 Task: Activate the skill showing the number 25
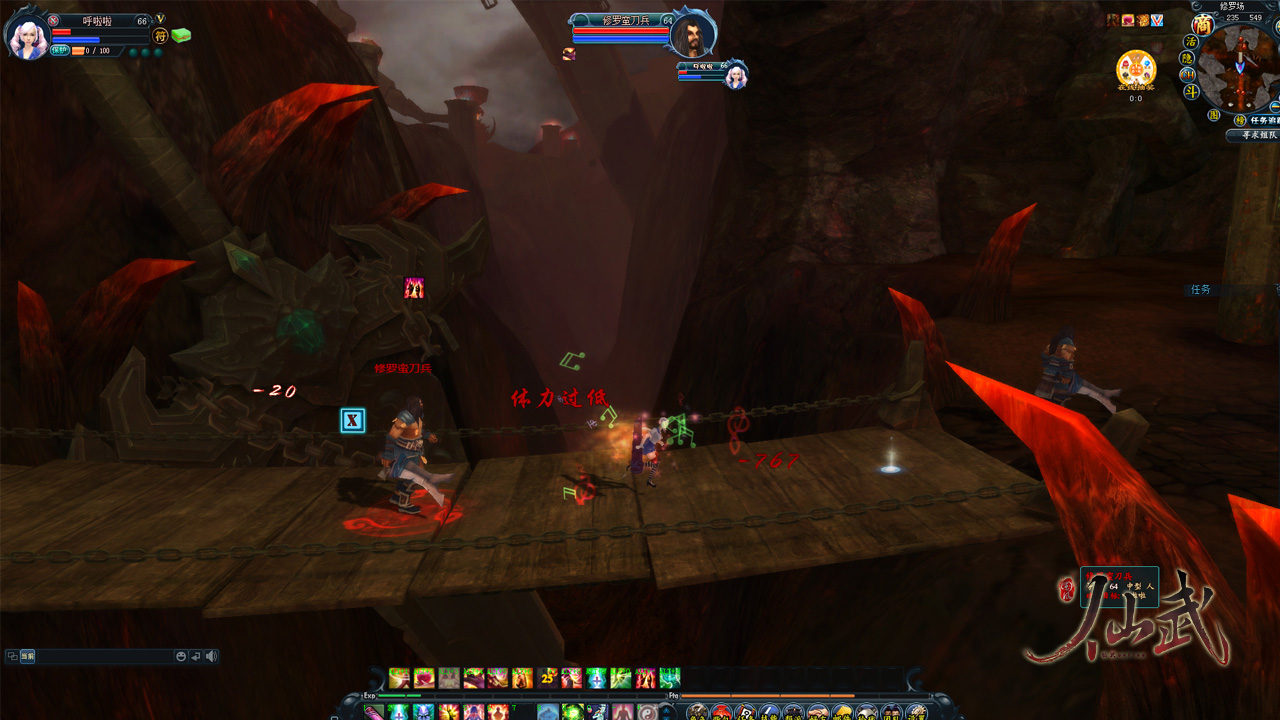pos(547,678)
